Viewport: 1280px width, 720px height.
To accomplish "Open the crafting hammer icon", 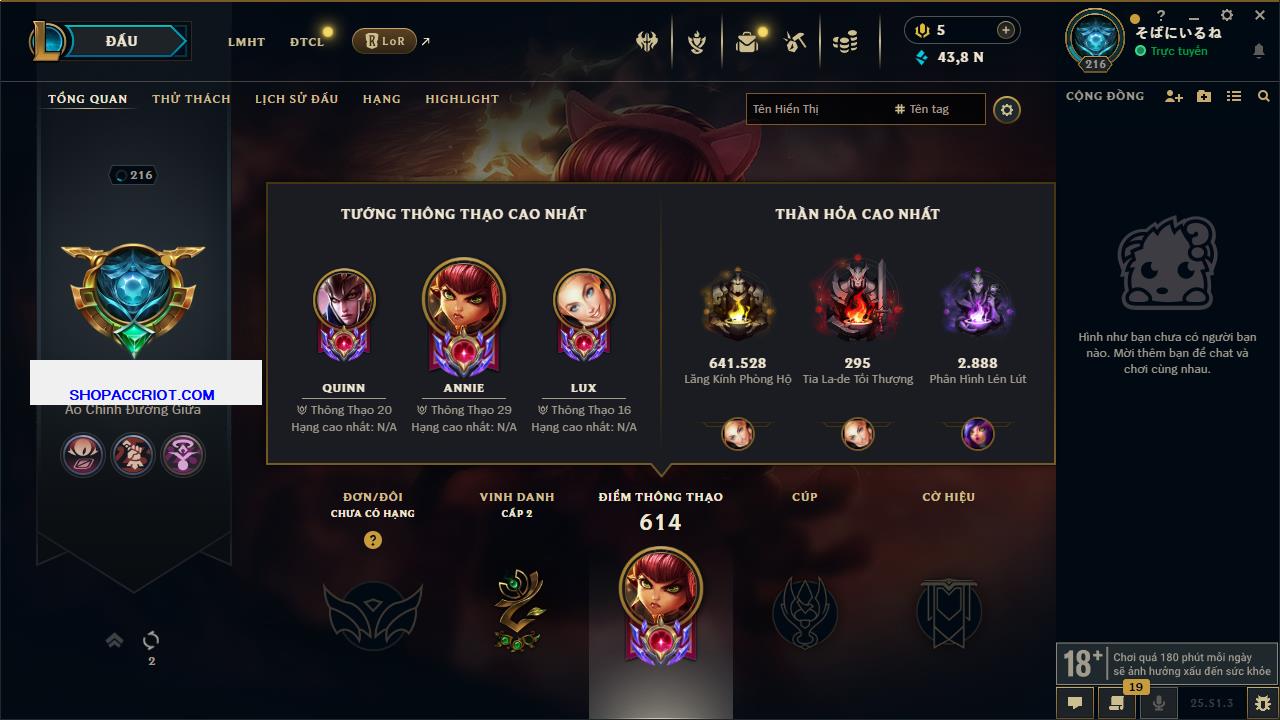I will (x=795, y=42).
